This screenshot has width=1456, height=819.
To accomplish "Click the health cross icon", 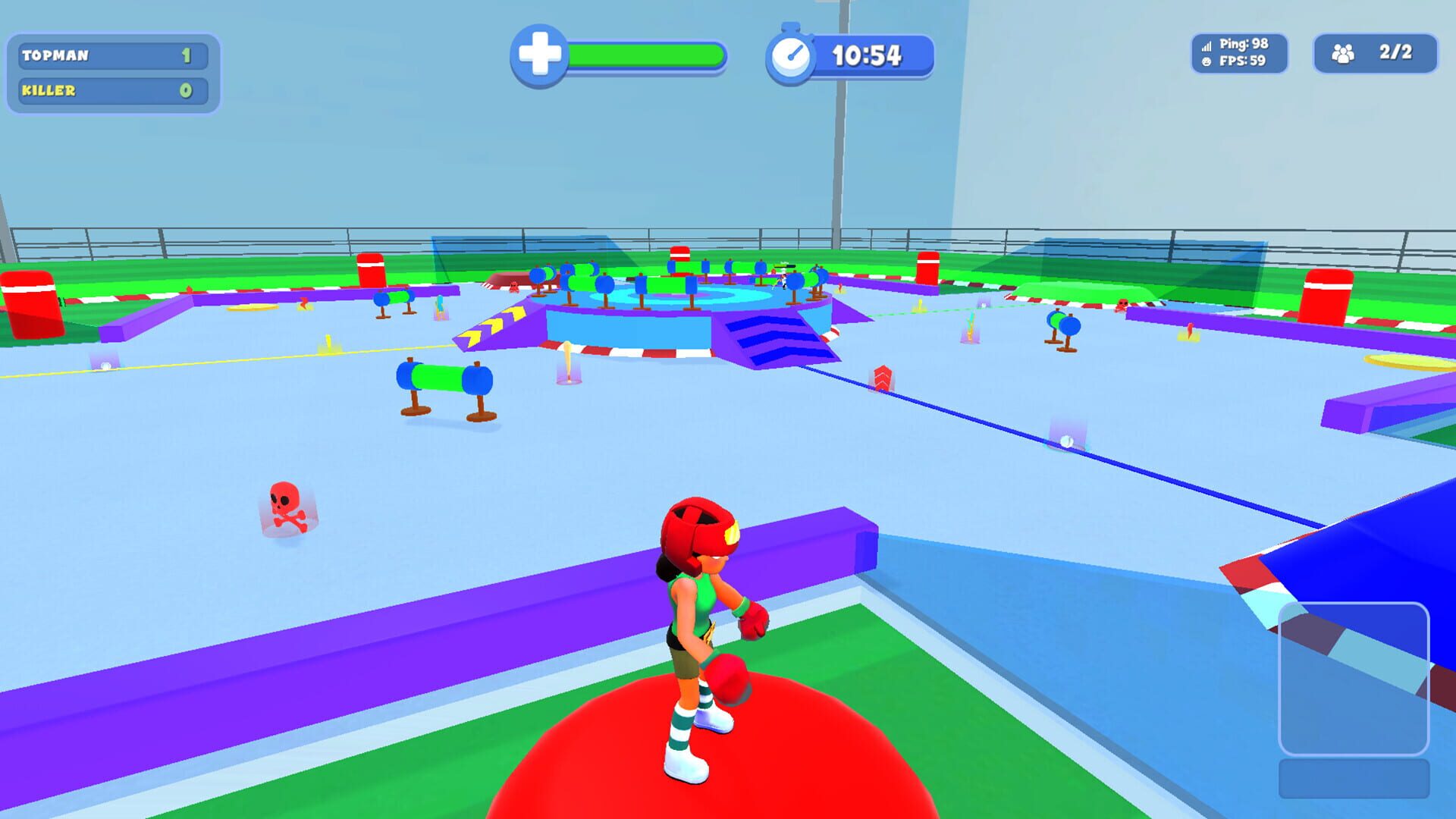I will 539,53.
